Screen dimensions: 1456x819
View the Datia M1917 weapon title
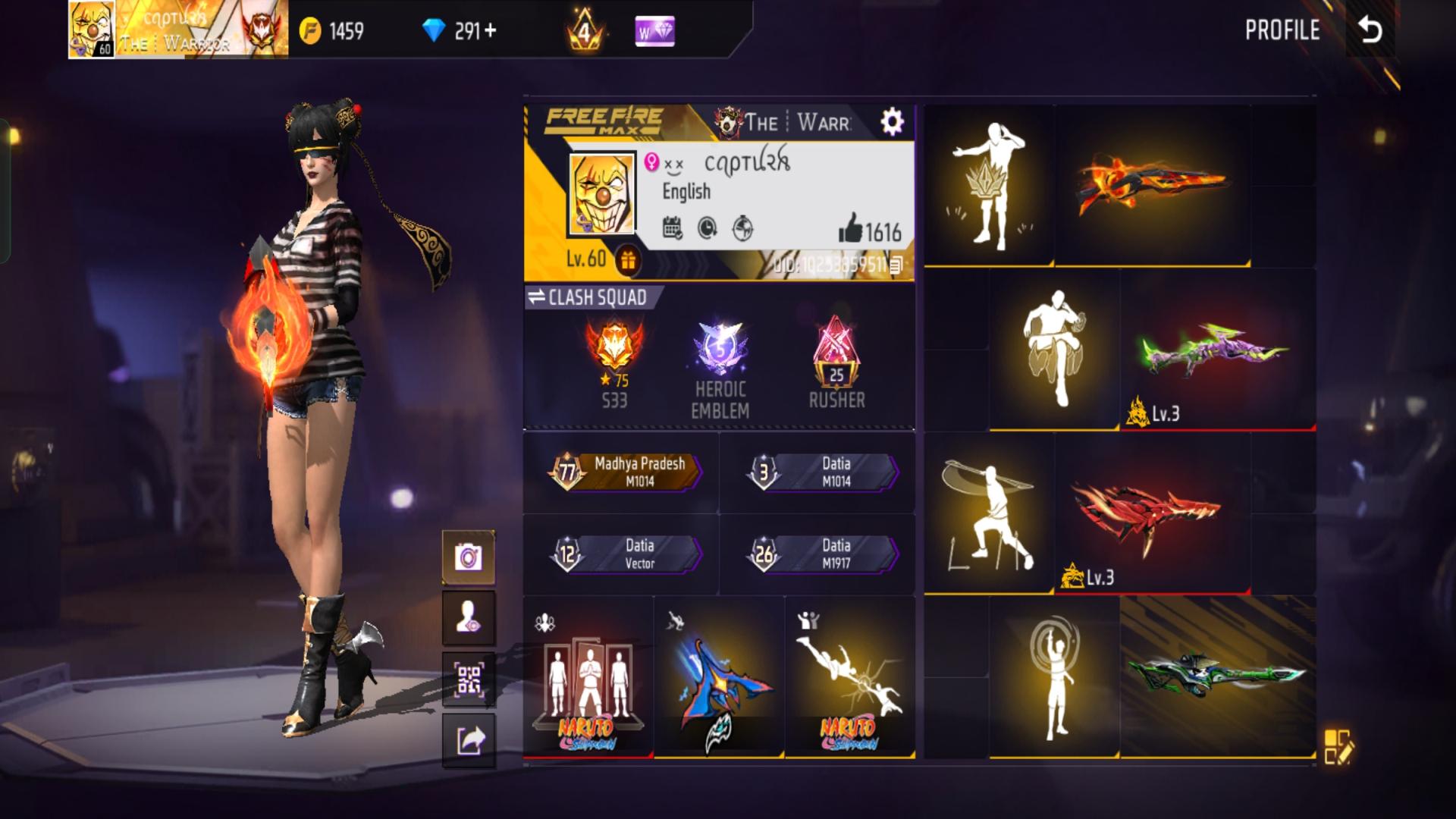(x=823, y=554)
